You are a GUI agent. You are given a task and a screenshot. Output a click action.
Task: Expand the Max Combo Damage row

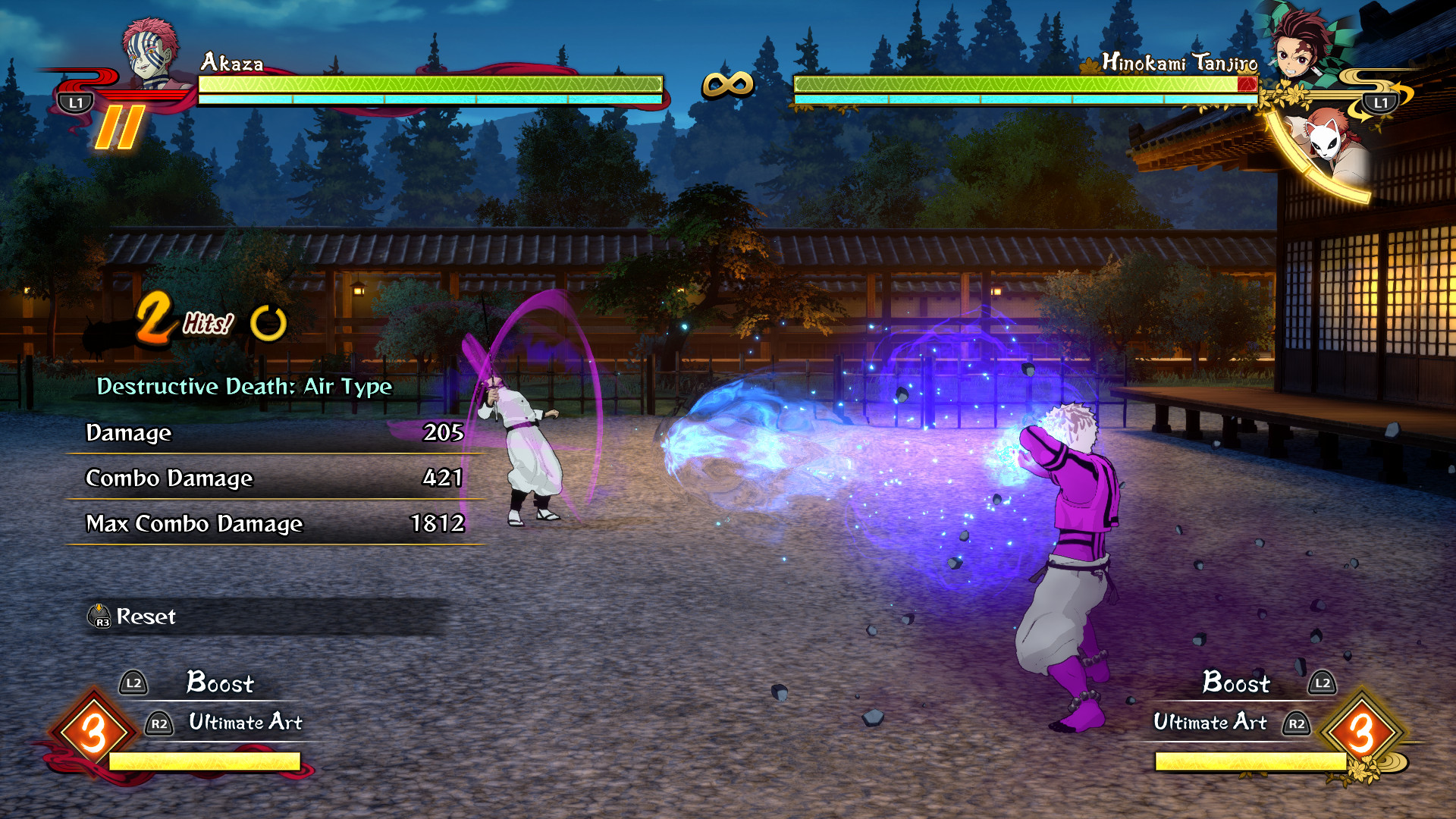(x=273, y=524)
